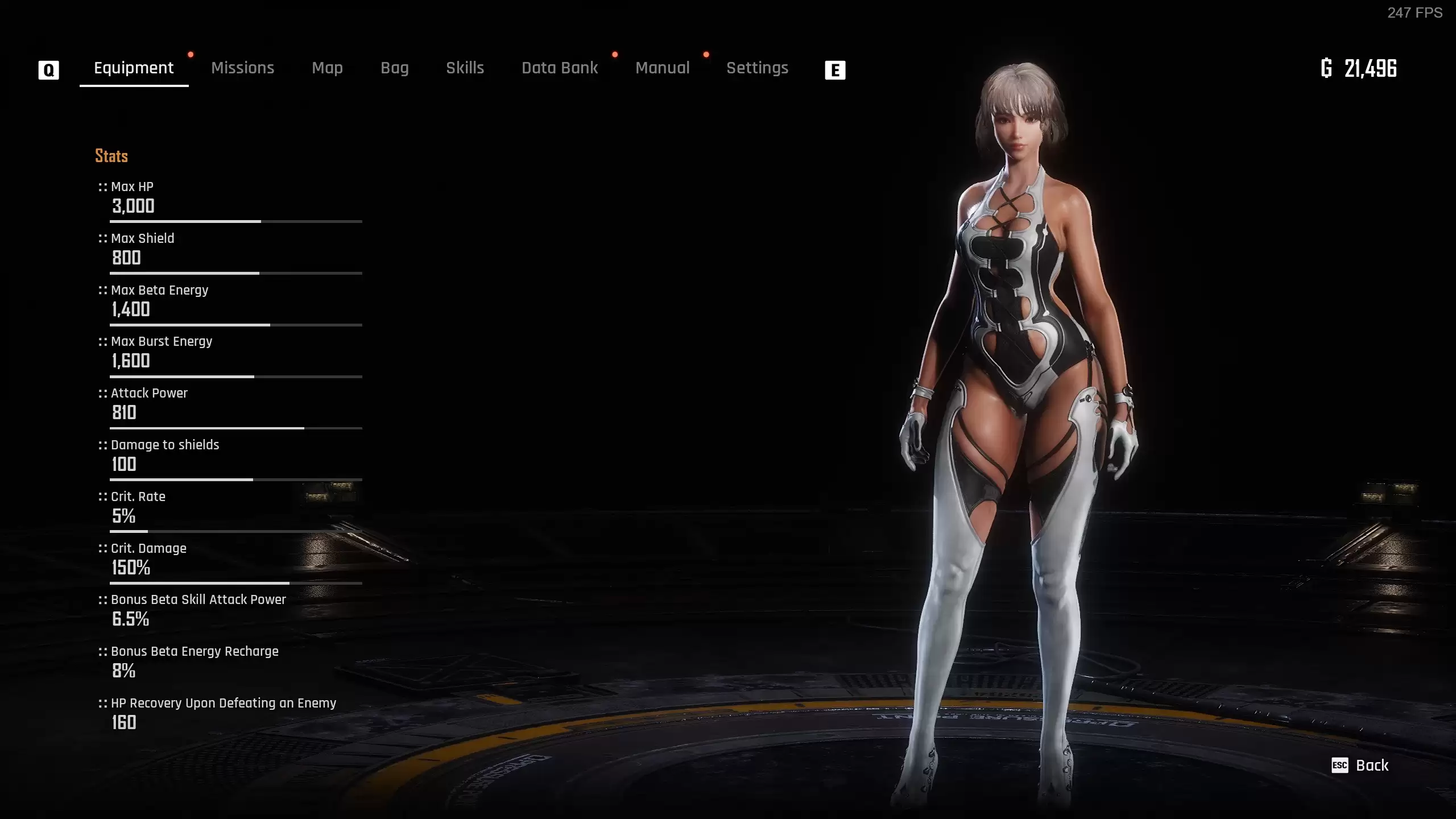1456x819 pixels.
Task: View the Manual tab
Action: pos(662,68)
